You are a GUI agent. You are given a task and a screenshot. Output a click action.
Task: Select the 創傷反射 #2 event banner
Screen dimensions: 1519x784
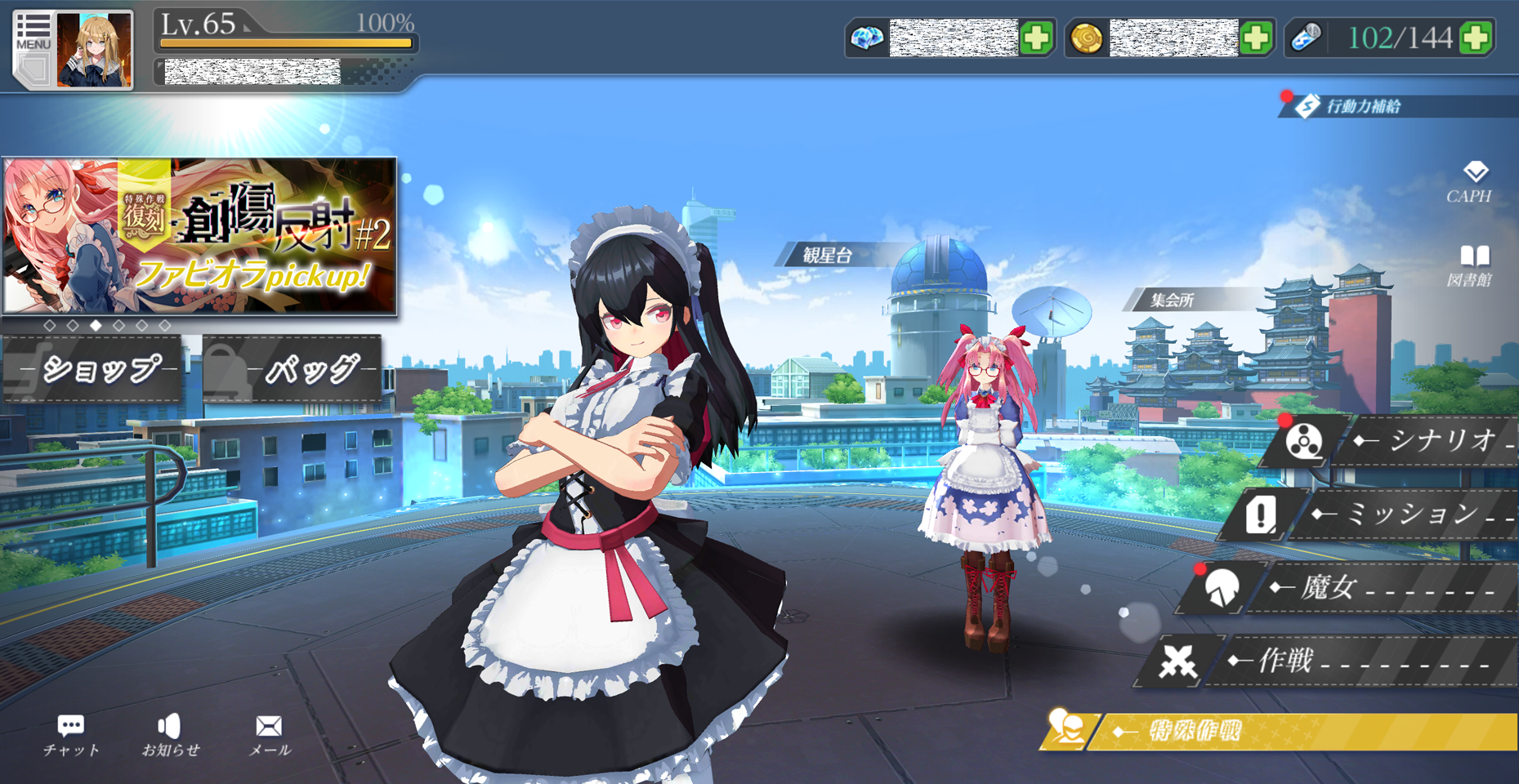(x=199, y=236)
